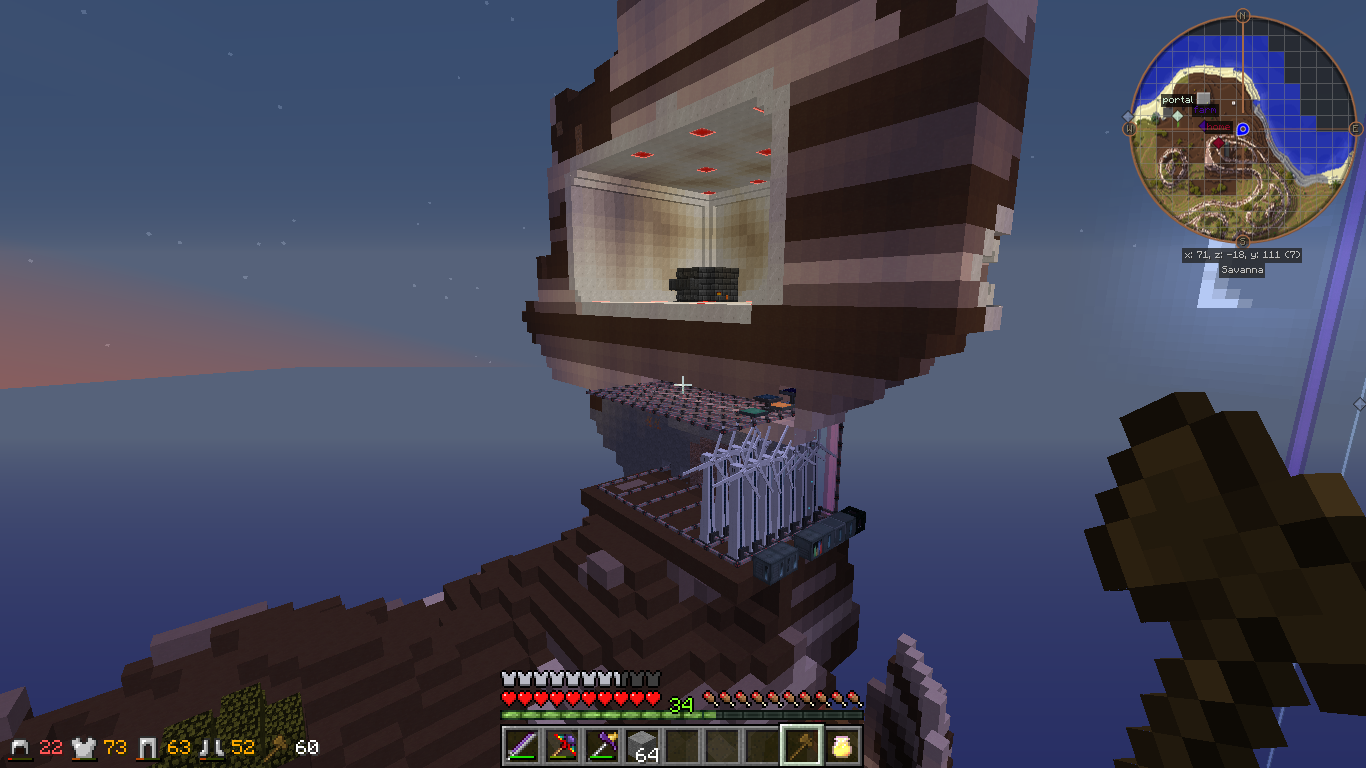
Task: Click the chestplate durability icon
Action: point(83,747)
